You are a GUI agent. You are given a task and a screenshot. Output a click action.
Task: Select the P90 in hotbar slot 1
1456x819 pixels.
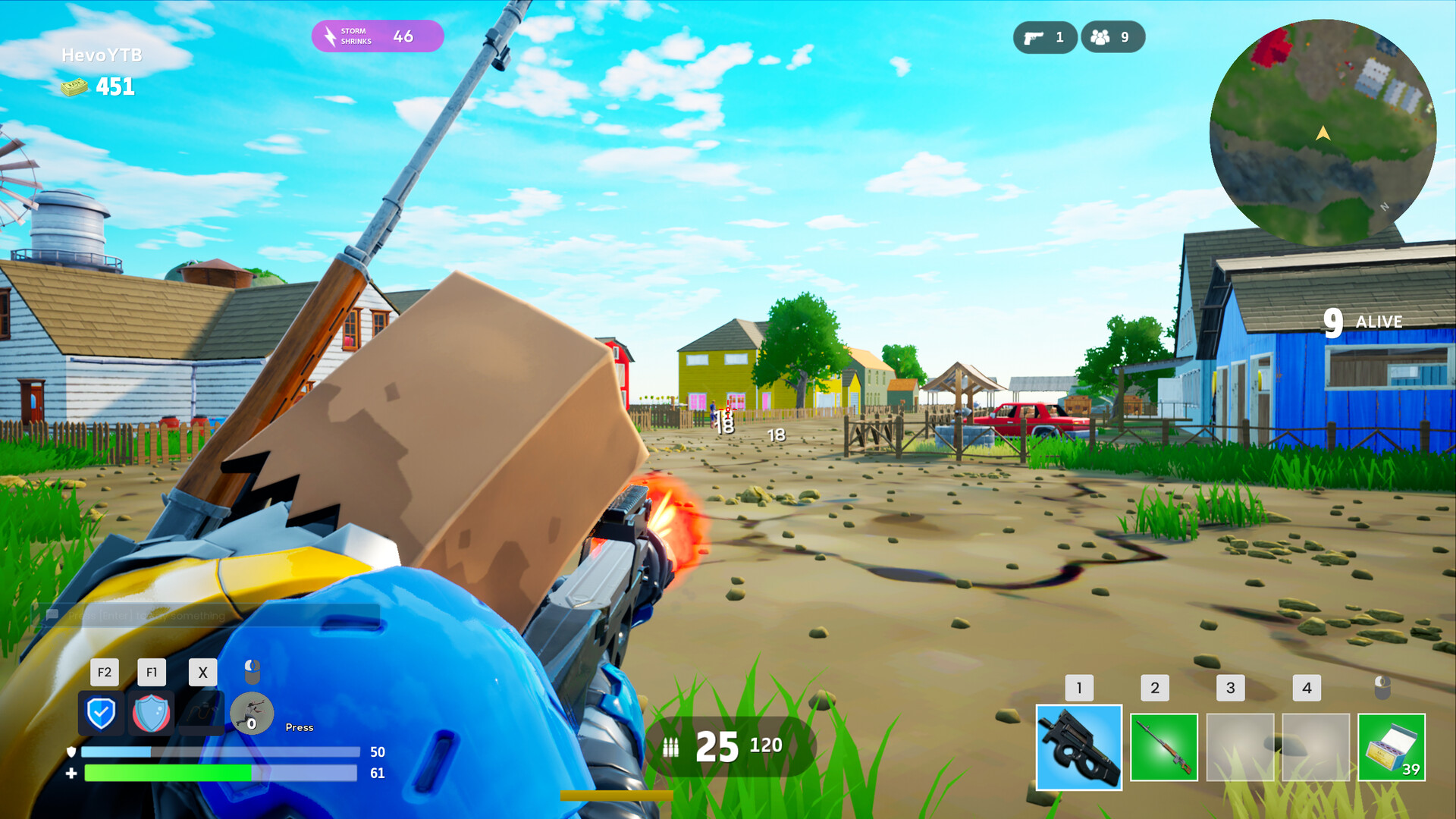pyautogui.click(x=1078, y=747)
